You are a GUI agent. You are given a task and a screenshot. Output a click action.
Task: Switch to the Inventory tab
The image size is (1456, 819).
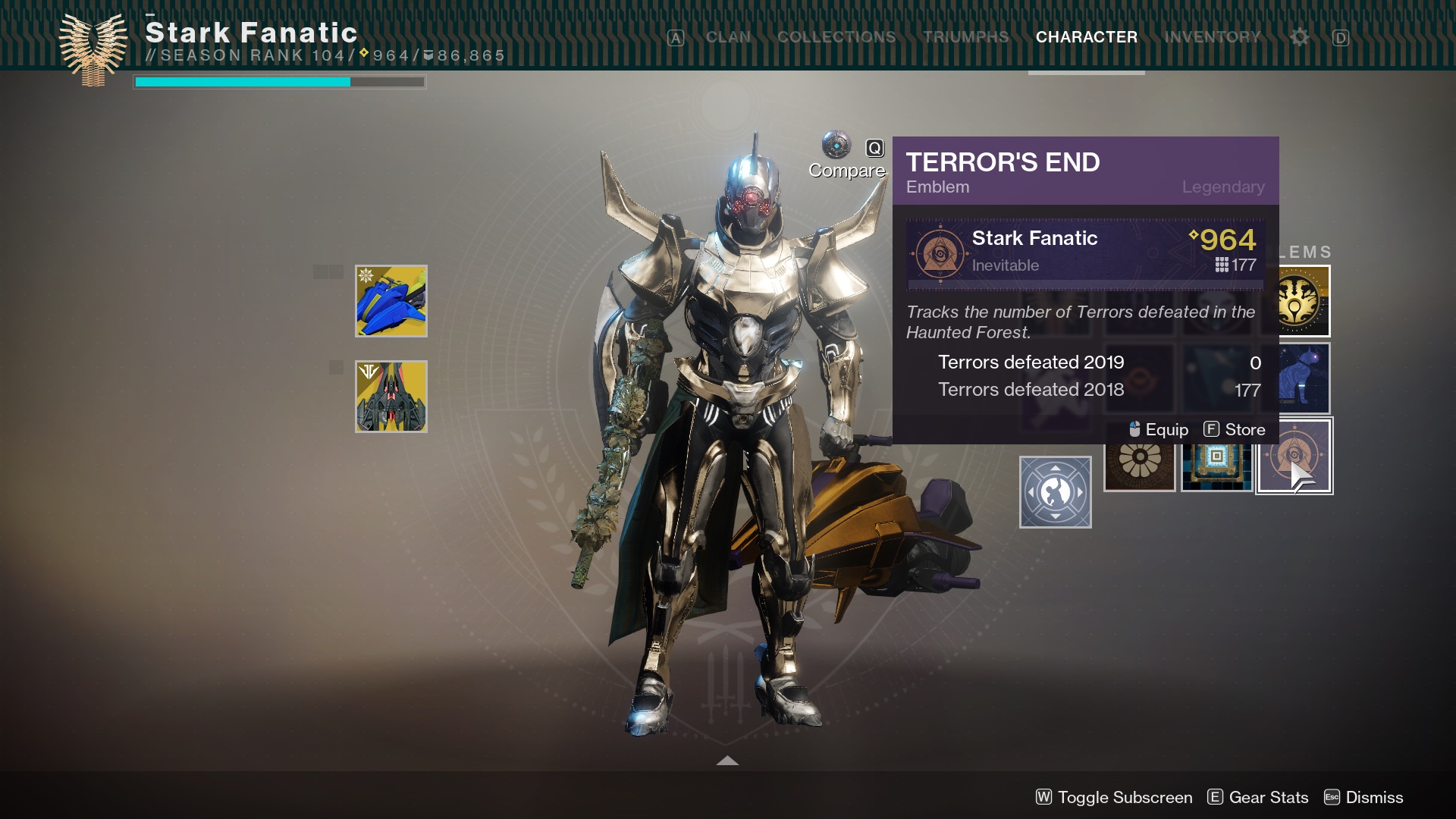tap(1212, 37)
